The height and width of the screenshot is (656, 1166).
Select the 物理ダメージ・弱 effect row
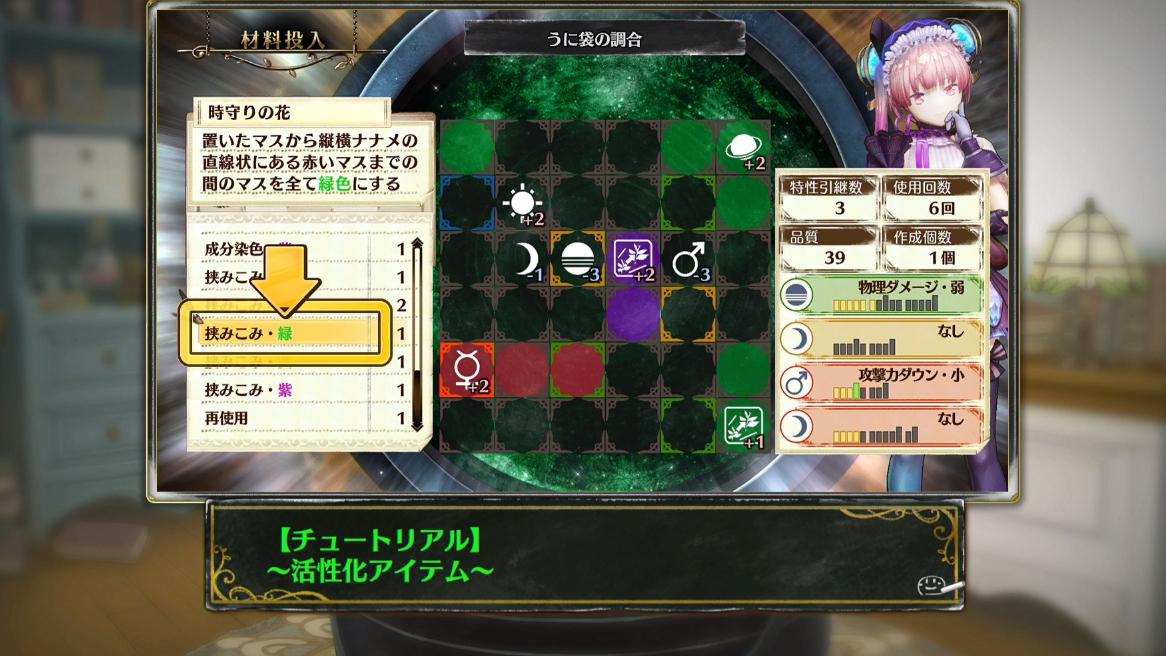pyautogui.click(x=881, y=295)
